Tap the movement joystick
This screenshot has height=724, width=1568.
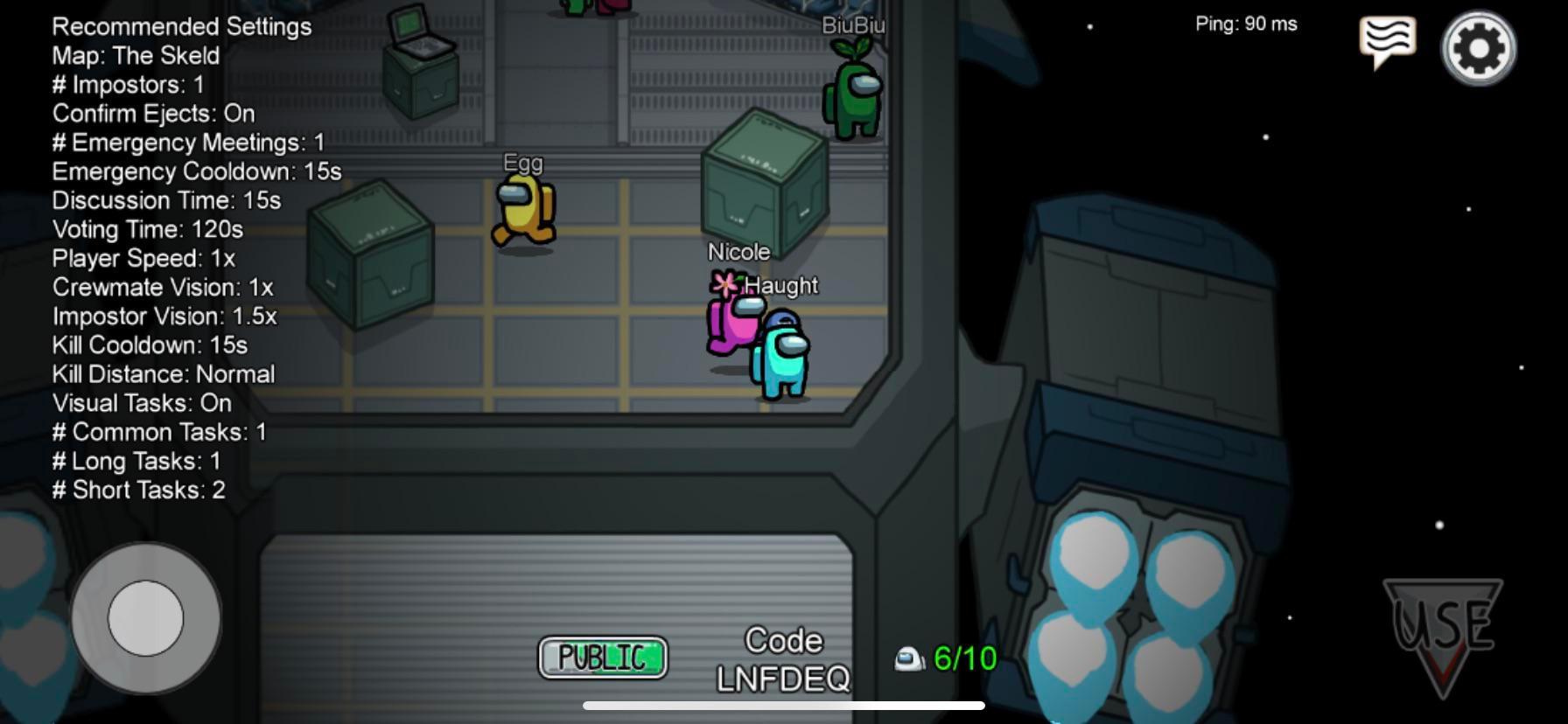144,617
